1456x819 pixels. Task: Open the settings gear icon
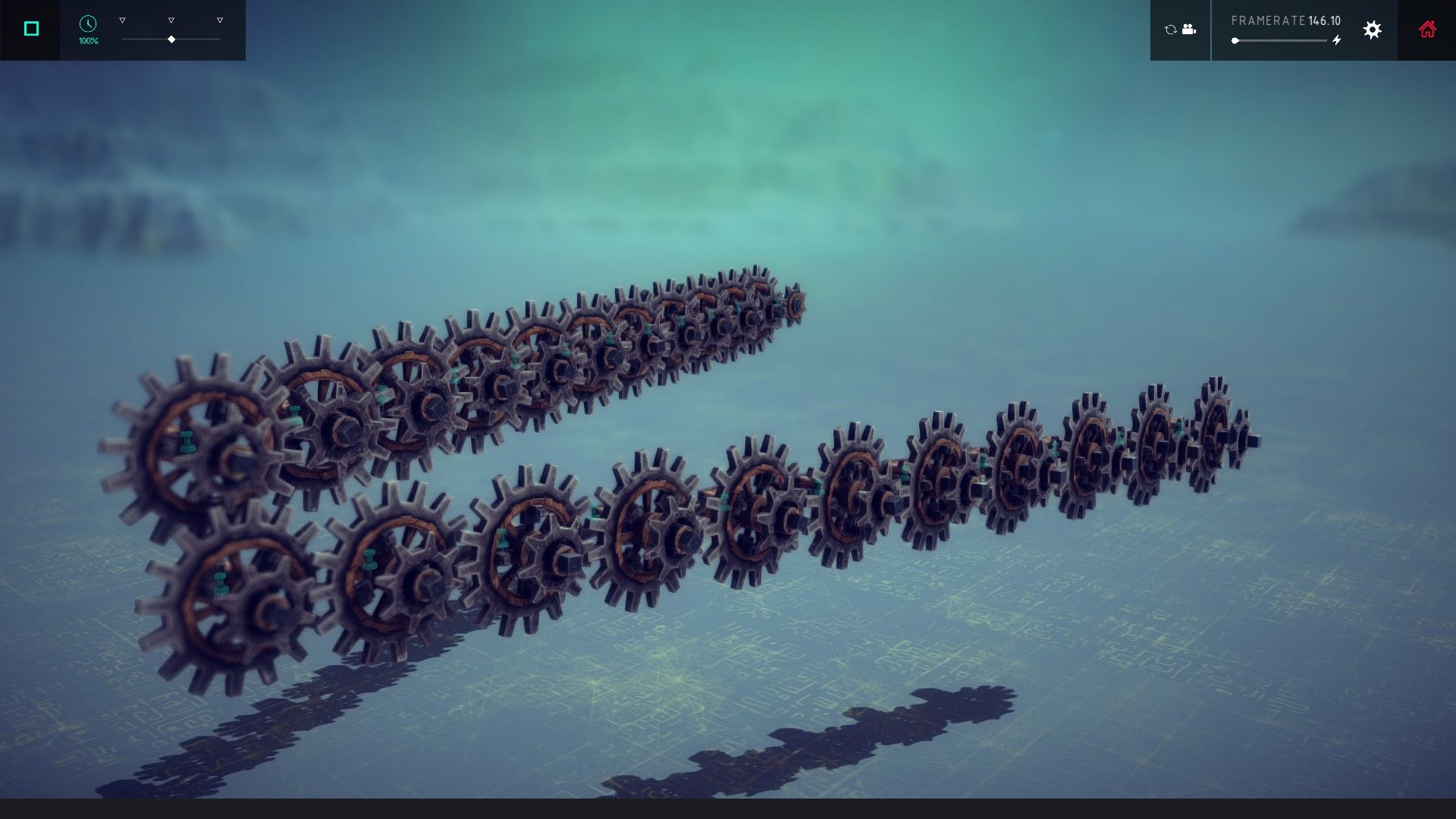click(1372, 30)
